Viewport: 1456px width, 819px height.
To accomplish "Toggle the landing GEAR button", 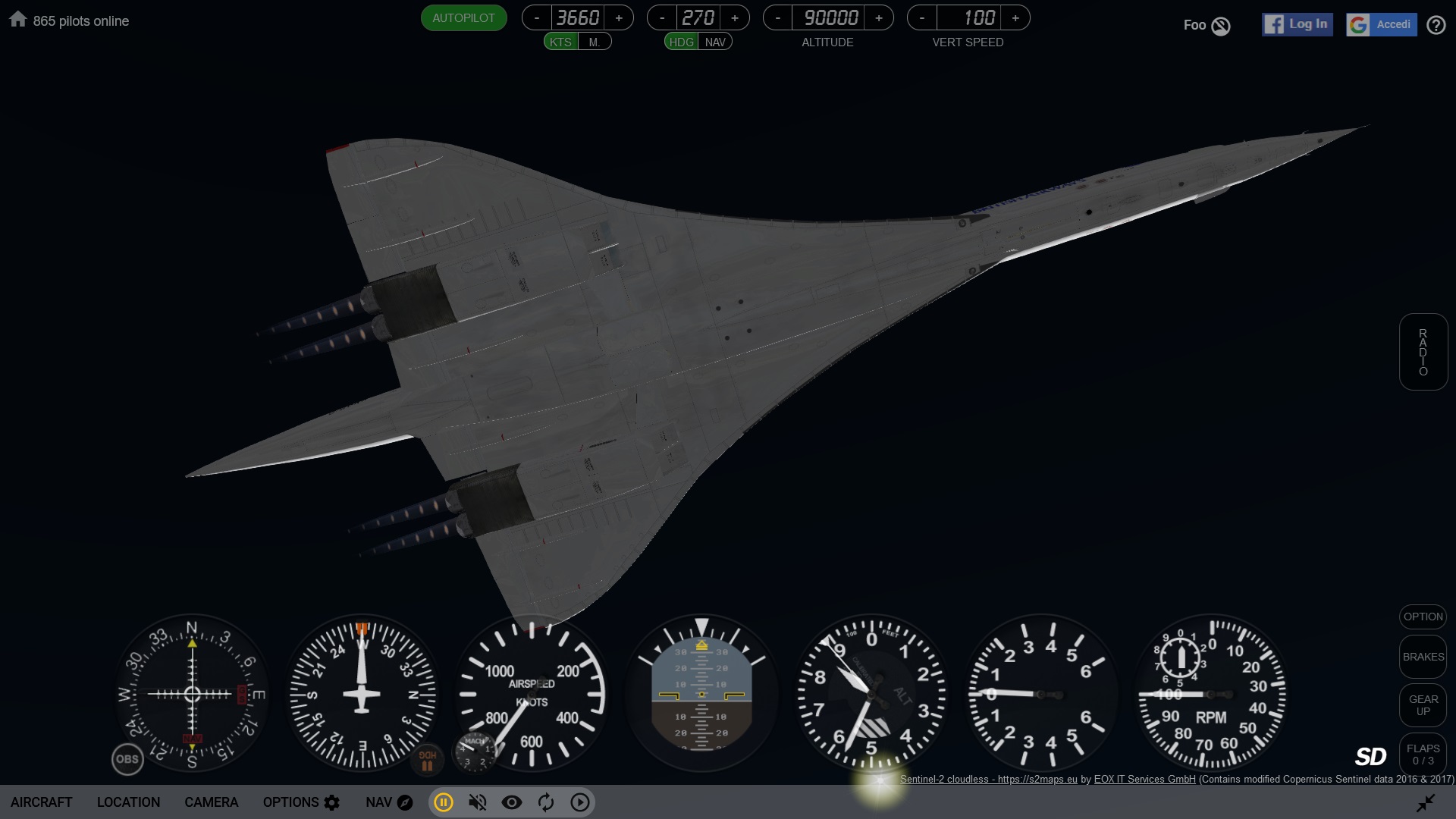I will click(x=1423, y=705).
